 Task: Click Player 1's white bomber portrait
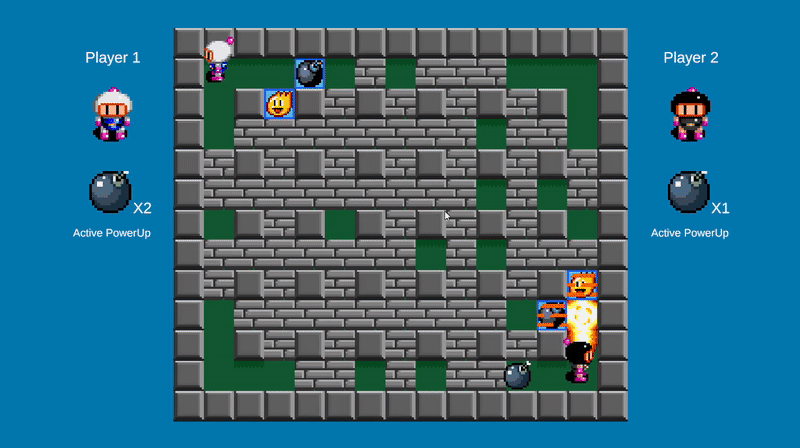click(111, 114)
